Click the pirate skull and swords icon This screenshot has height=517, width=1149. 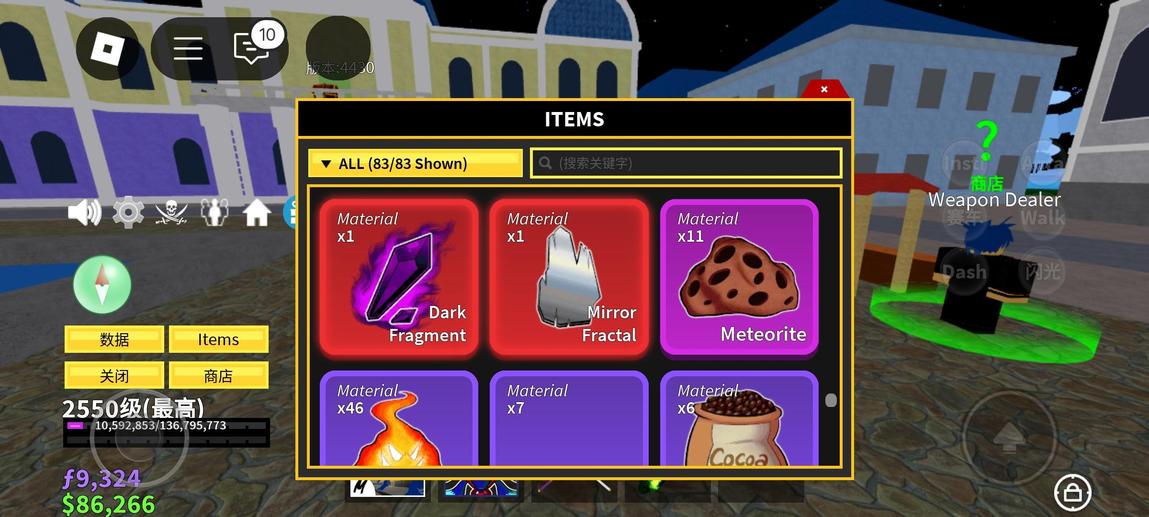[x=171, y=212]
